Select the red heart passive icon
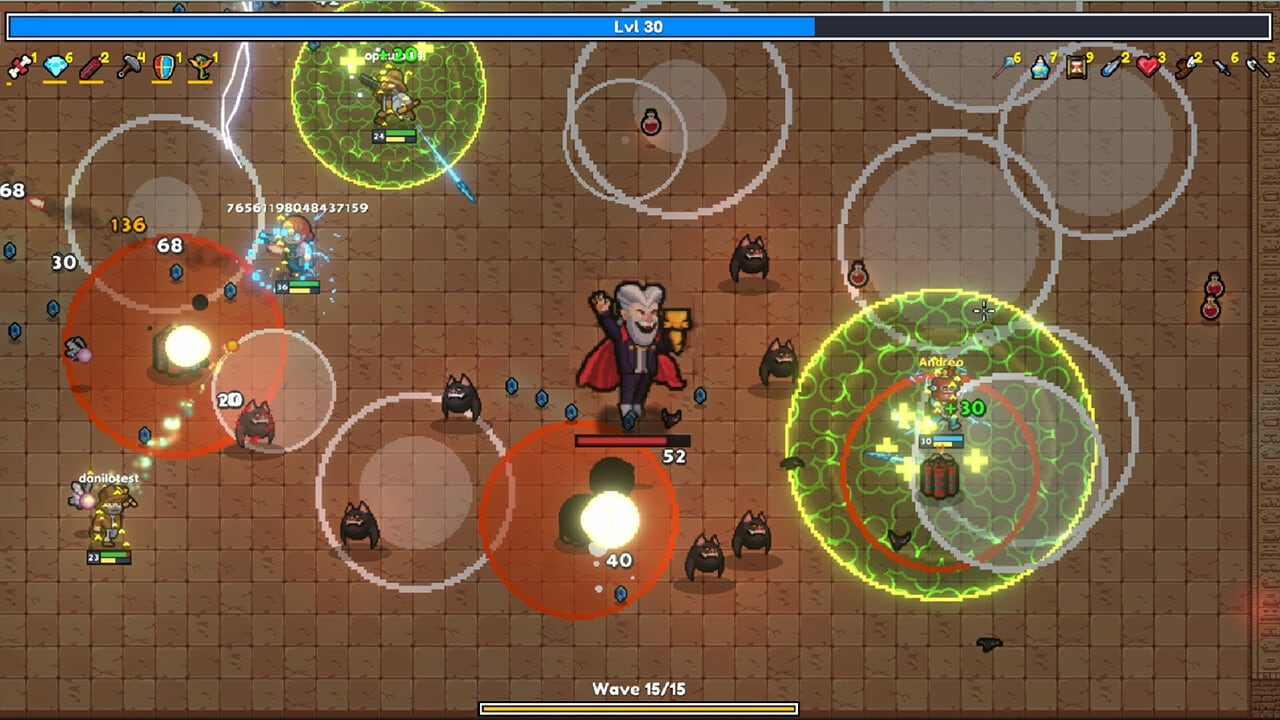1280x720 pixels. [x=1148, y=67]
